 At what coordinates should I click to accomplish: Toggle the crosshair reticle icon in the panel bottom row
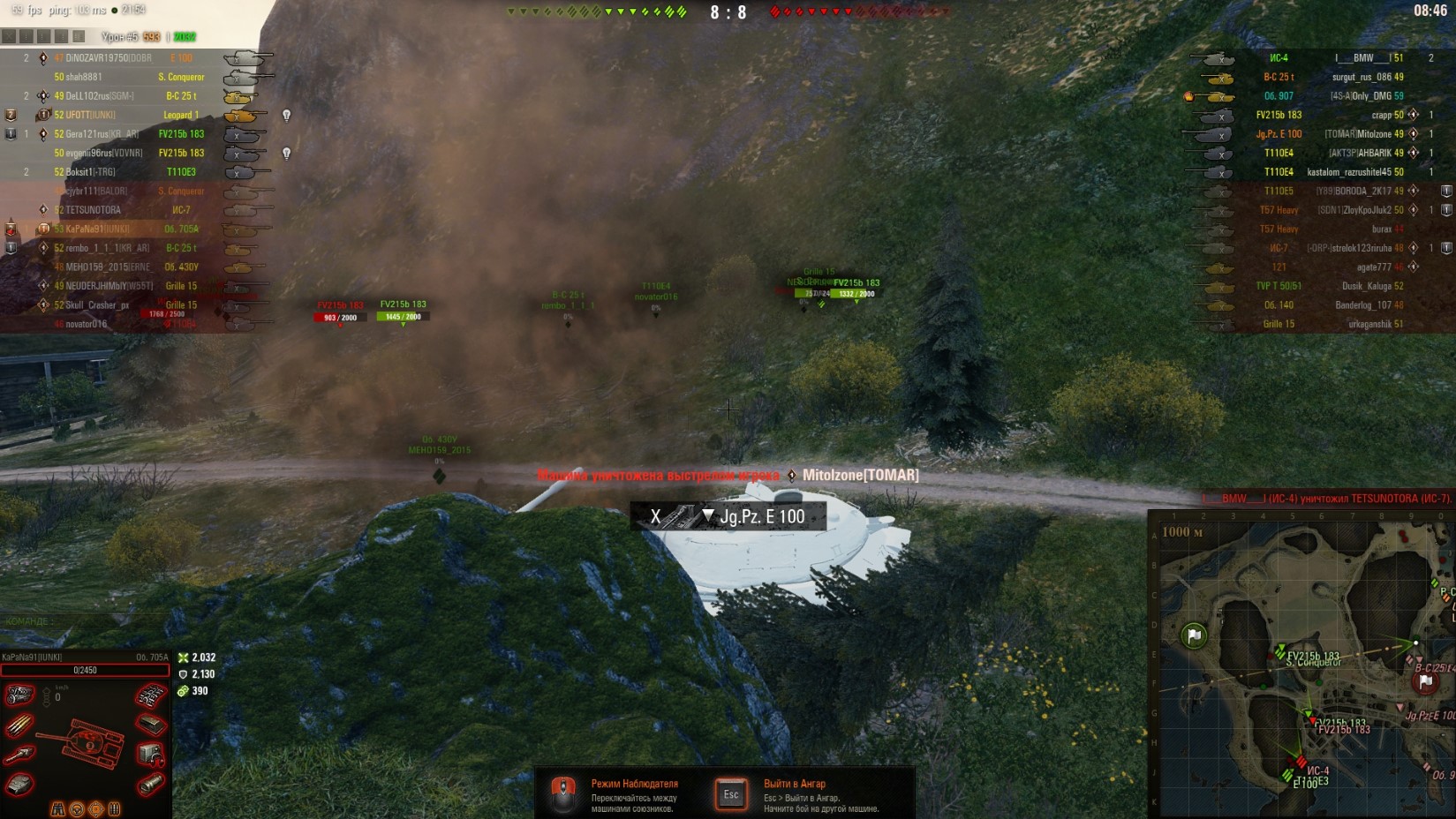tap(96, 808)
